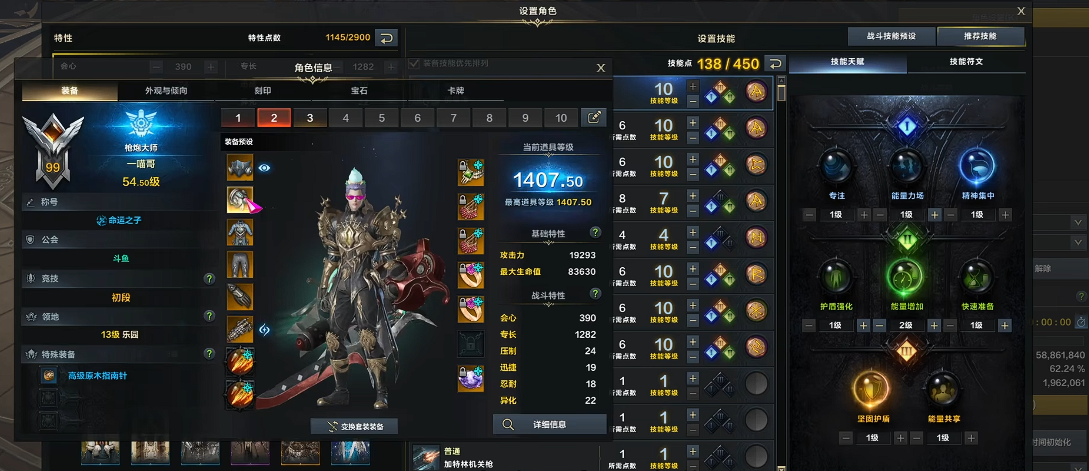Close the 设置角色 window
This screenshot has height=471, width=1089.
point(1020,11)
